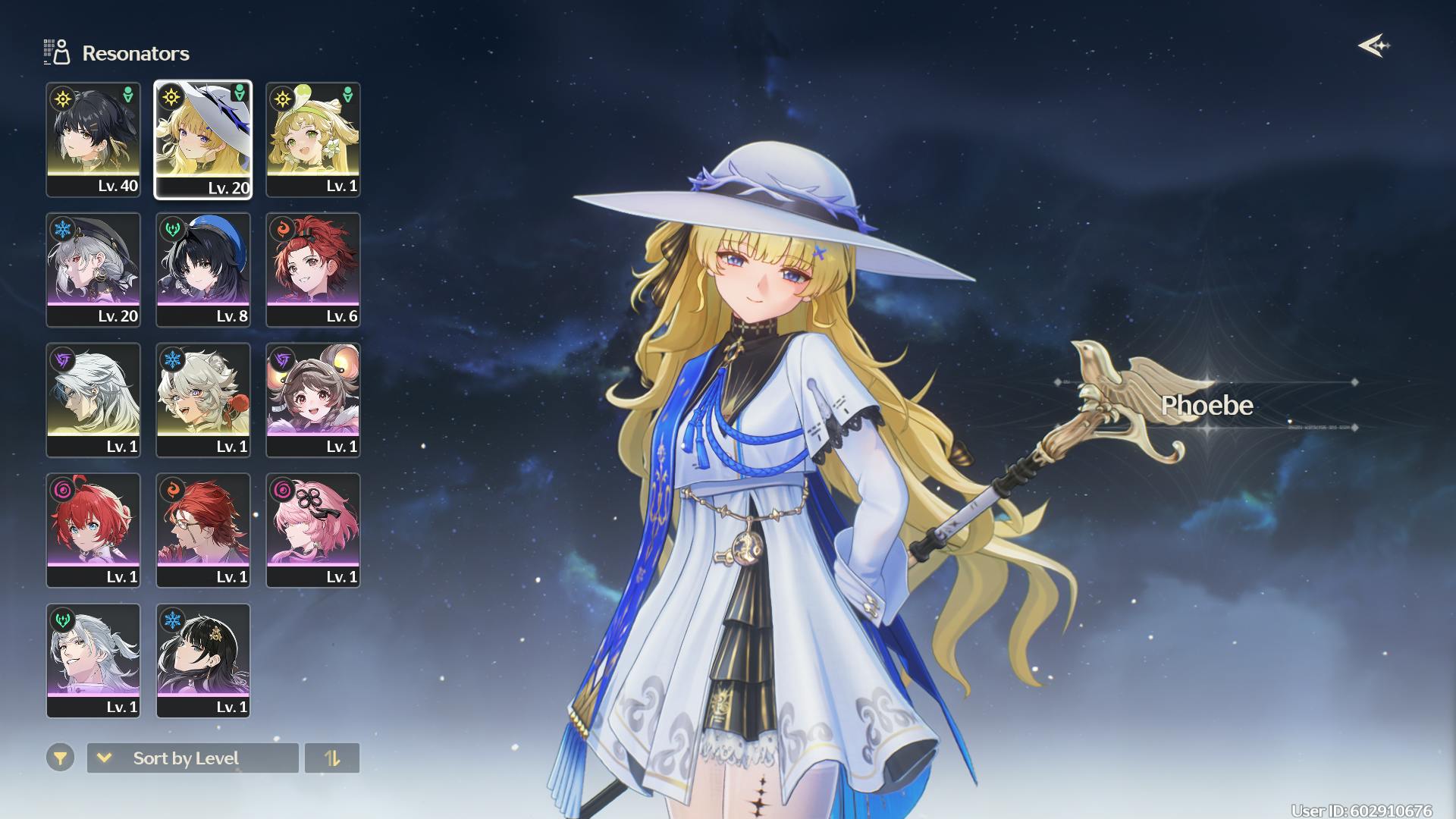Viewport: 1456px width, 819px height.
Task: Go back using the arrow icon
Action: 1373,46
